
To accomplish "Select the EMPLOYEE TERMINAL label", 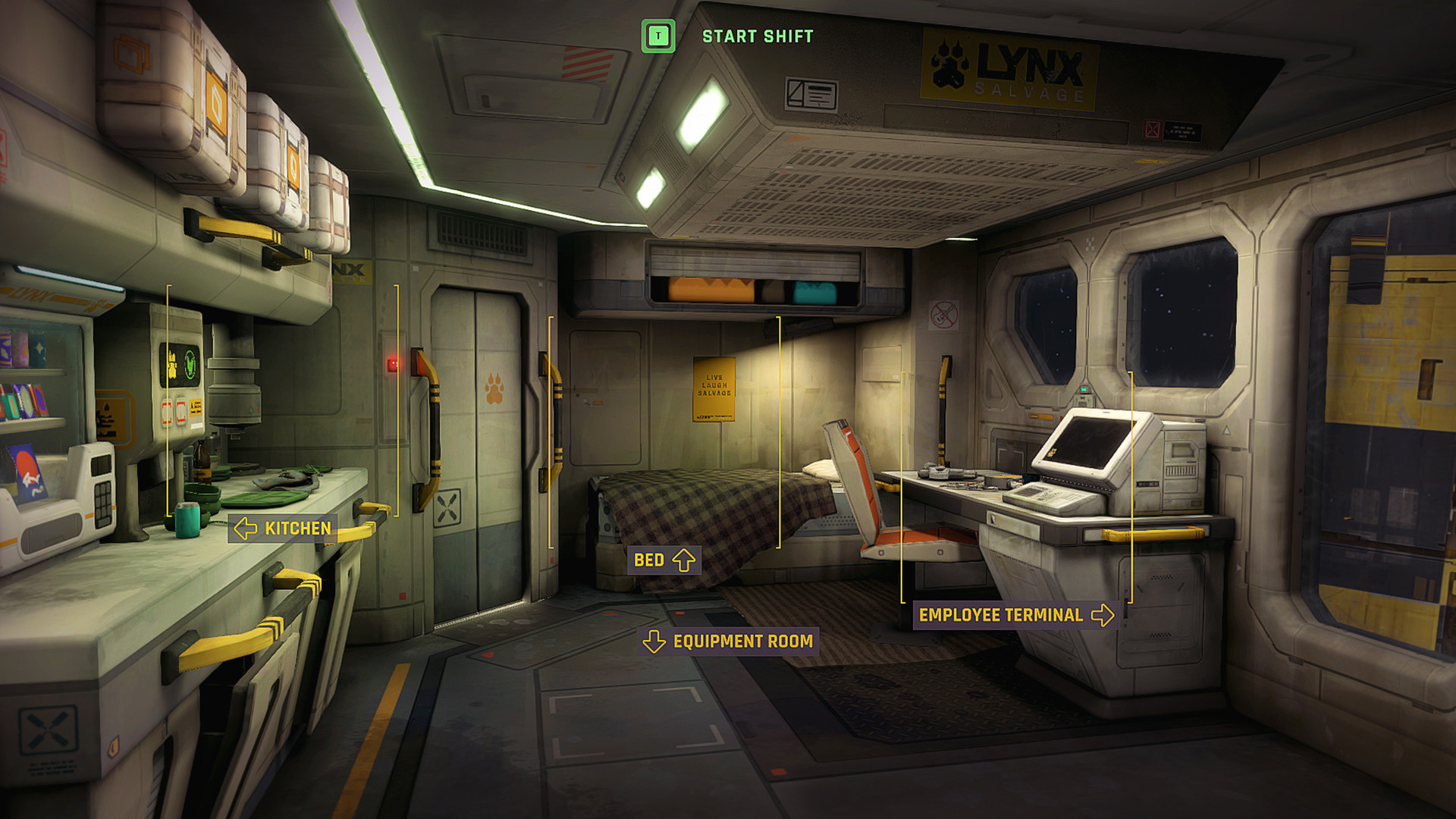I will click(999, 615).
